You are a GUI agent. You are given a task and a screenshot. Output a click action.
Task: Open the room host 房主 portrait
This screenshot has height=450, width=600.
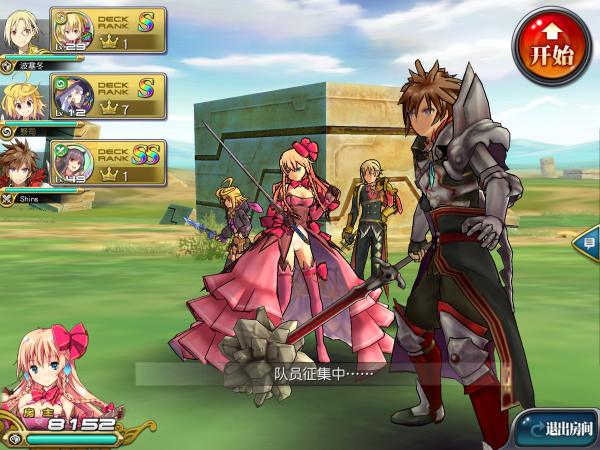pos(50,370)
